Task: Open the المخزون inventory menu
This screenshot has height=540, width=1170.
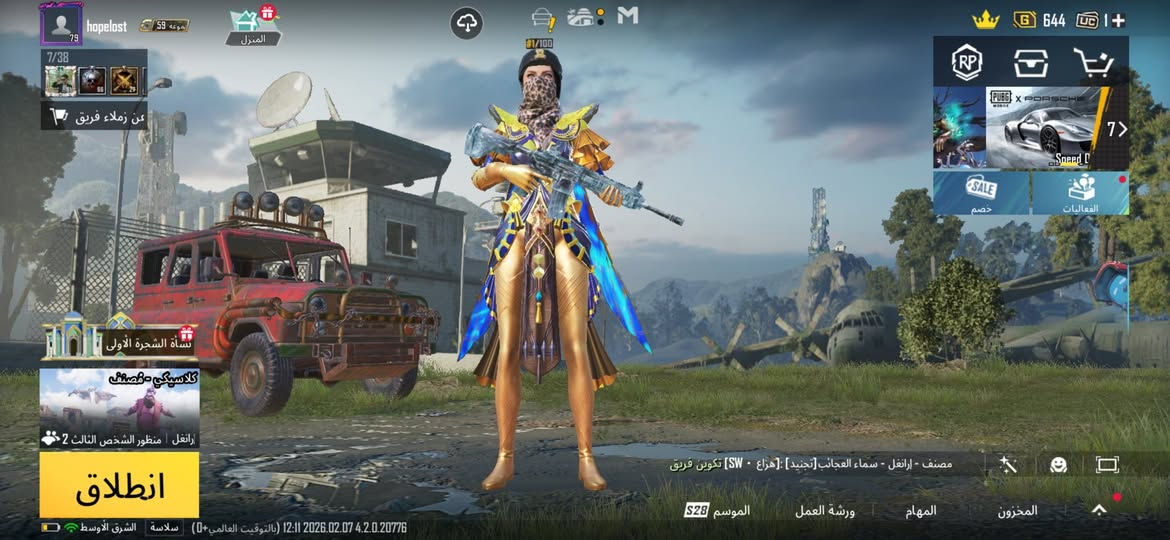Action: tap(1017, 510)
